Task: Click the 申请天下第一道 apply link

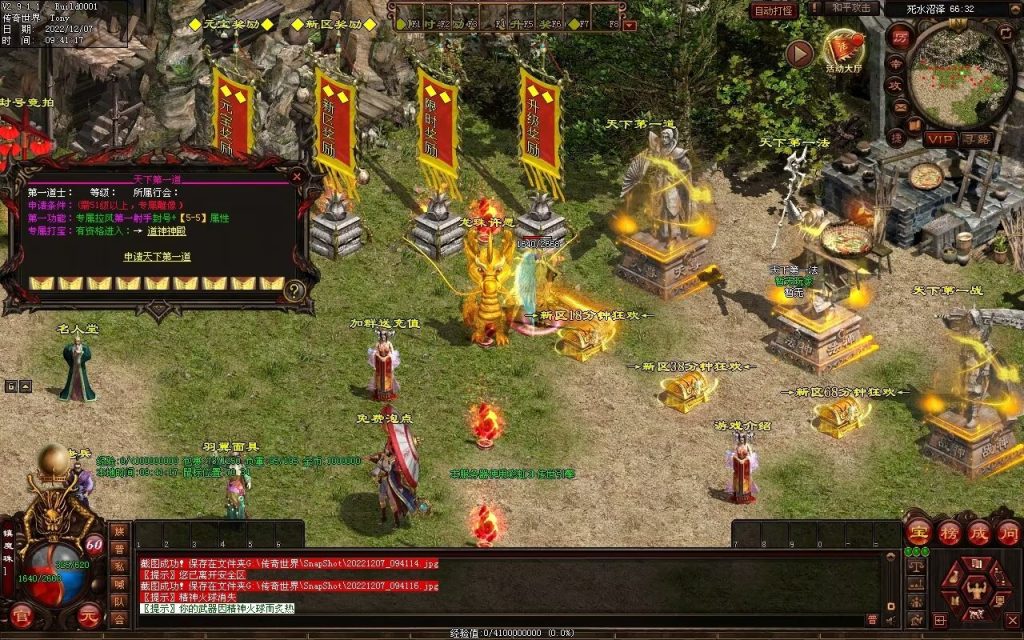Action: click(x=157, y=257)
